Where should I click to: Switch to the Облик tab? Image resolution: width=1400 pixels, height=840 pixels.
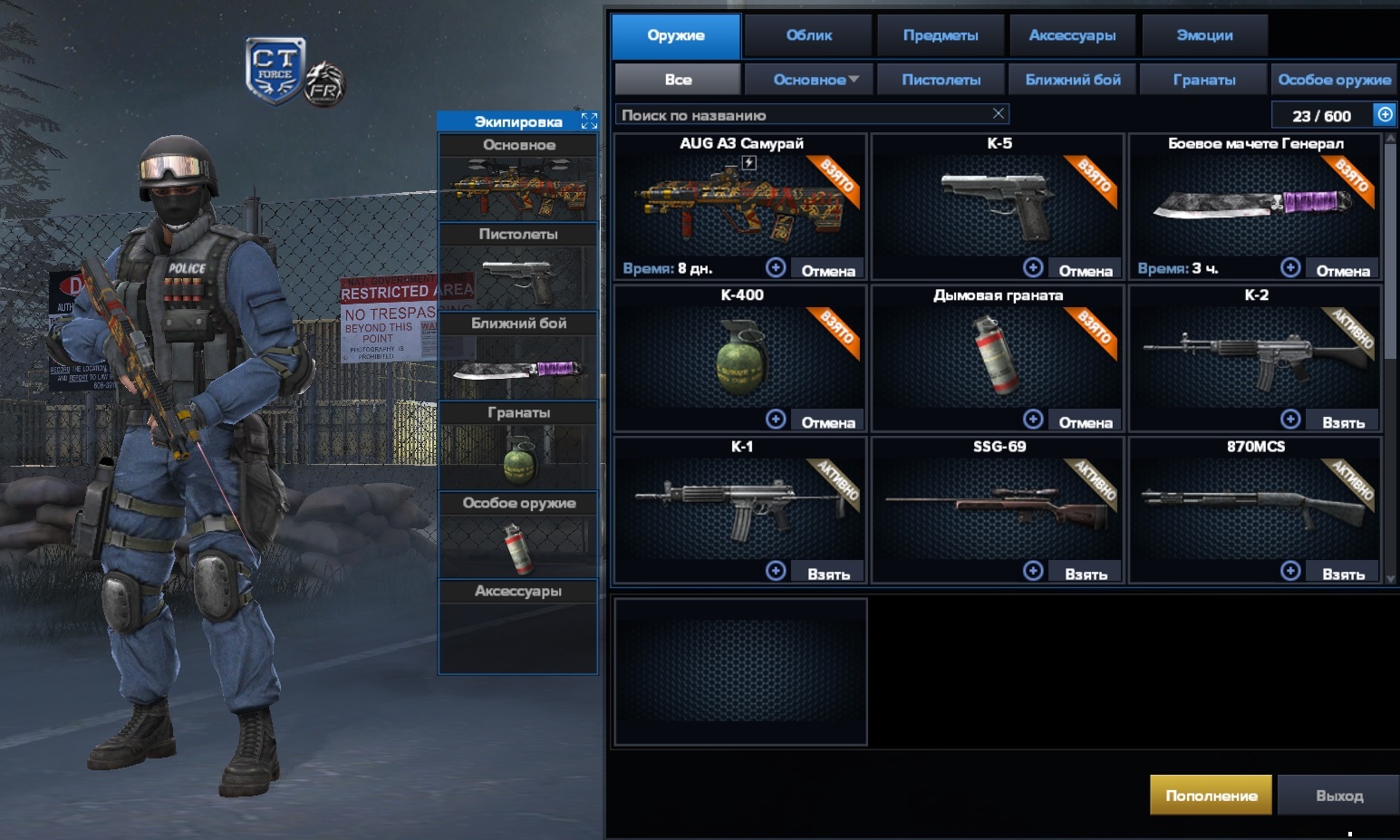point(808,35)
